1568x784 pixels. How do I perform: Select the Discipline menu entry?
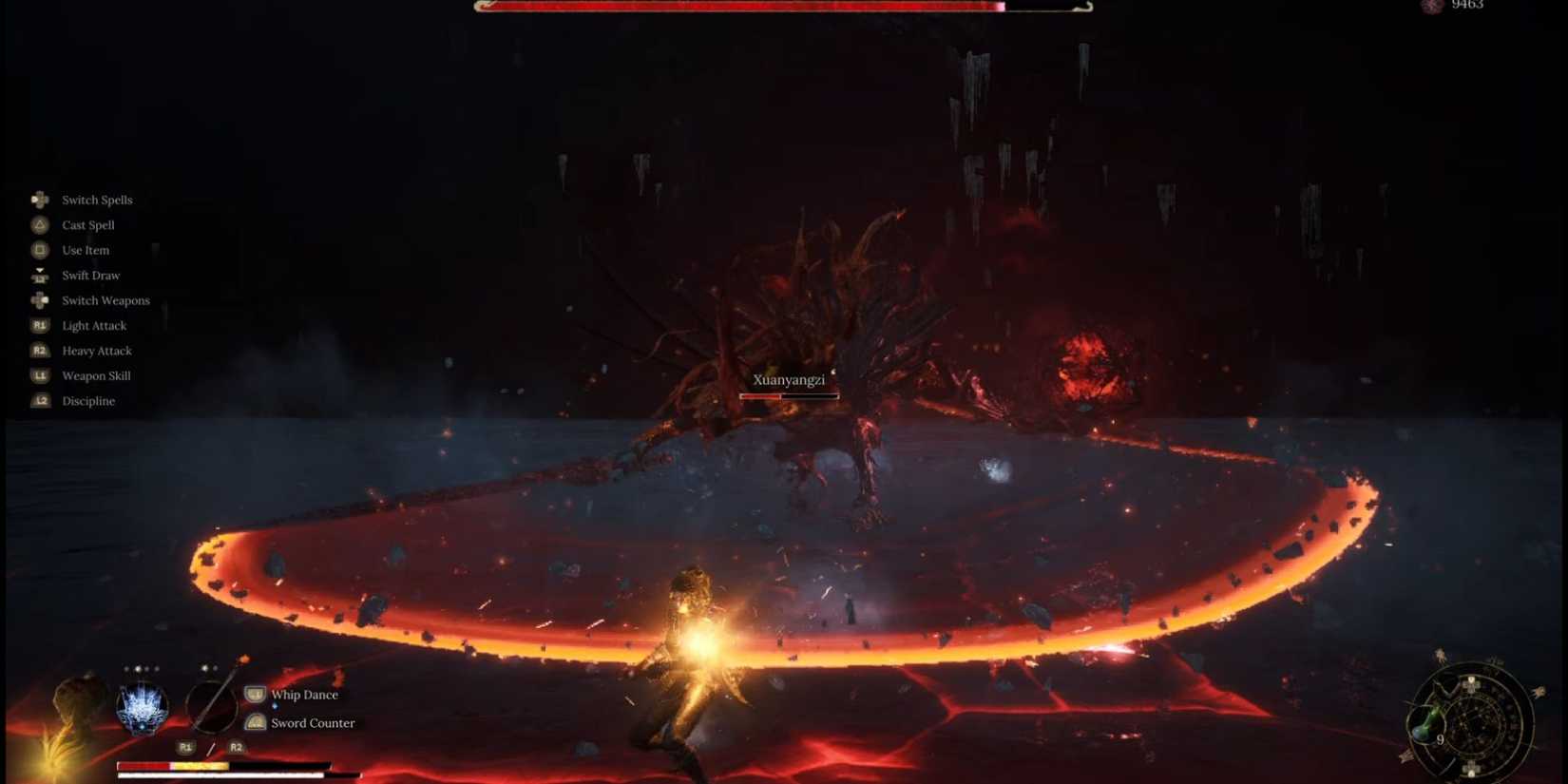pyautogui.click(x=88, y=400)
